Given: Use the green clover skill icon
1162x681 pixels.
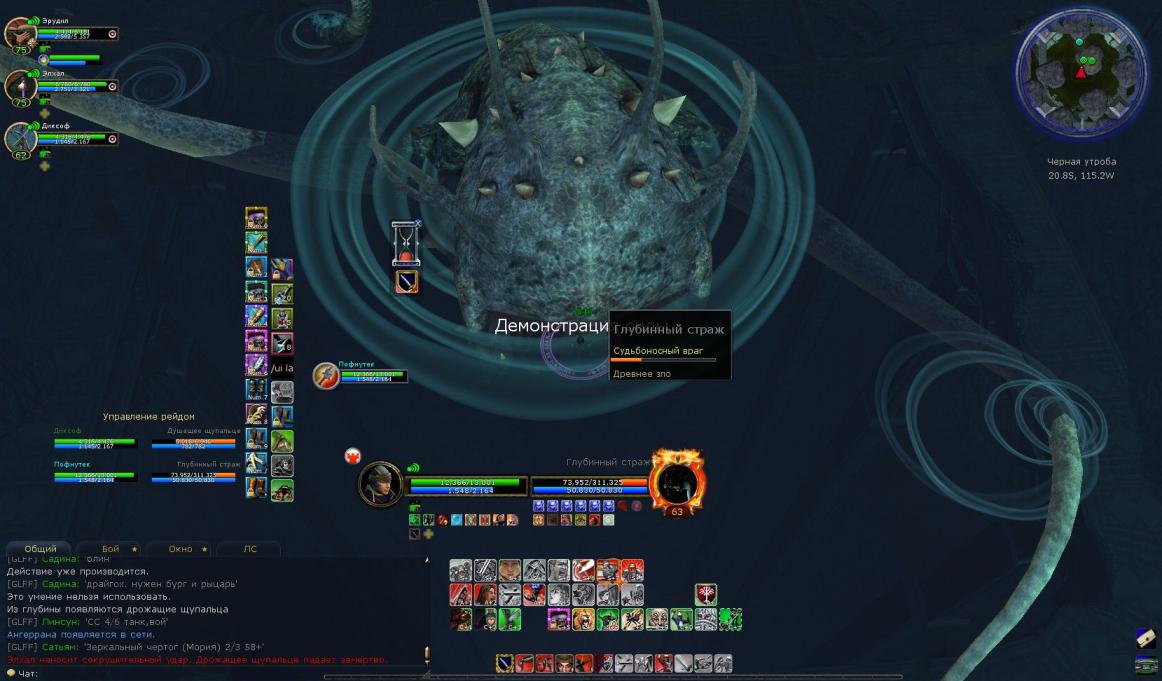Looking at the screenshot, I should coord(730,619).
